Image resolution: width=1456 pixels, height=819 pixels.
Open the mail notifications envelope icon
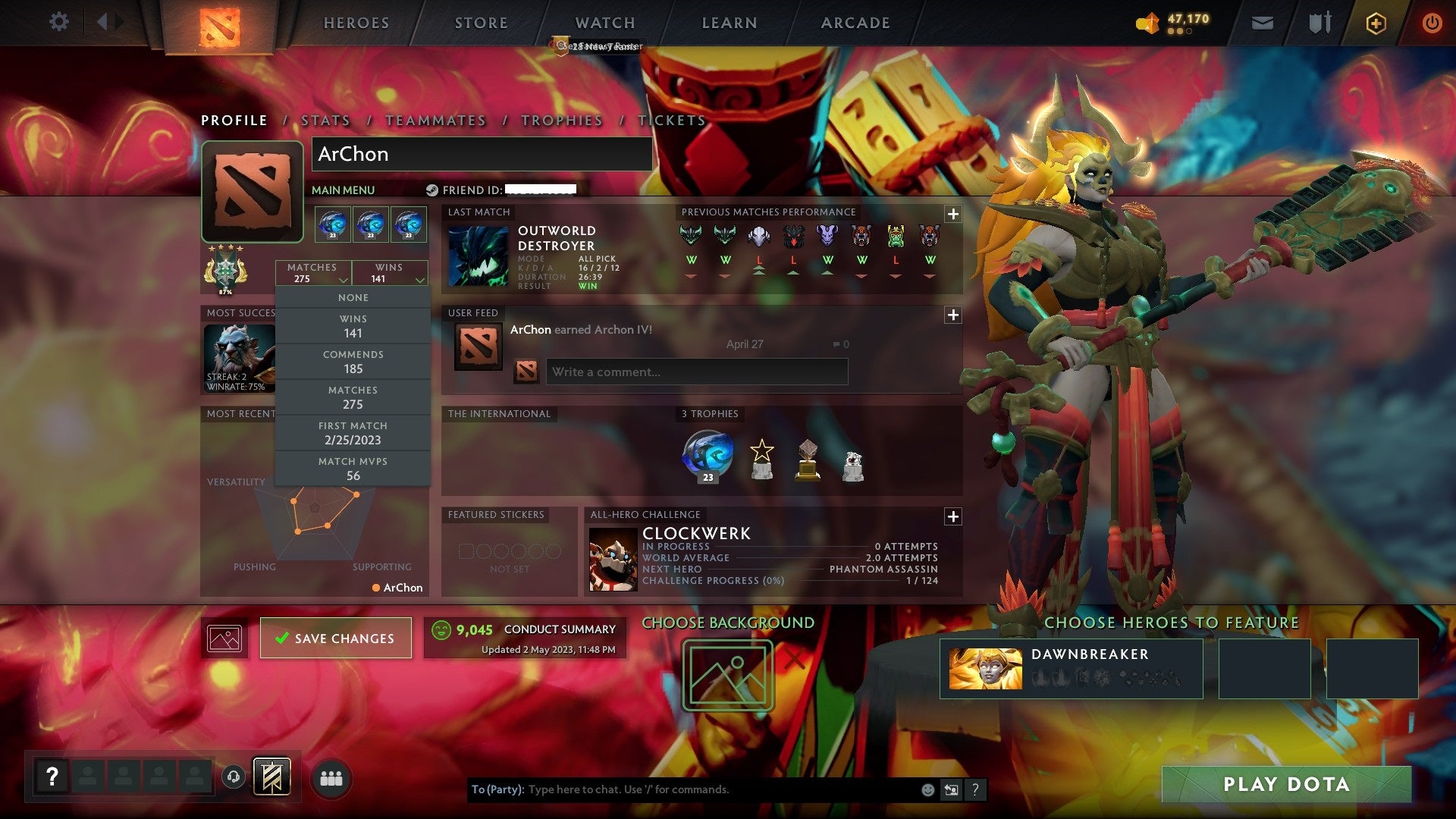(1263, 23)
